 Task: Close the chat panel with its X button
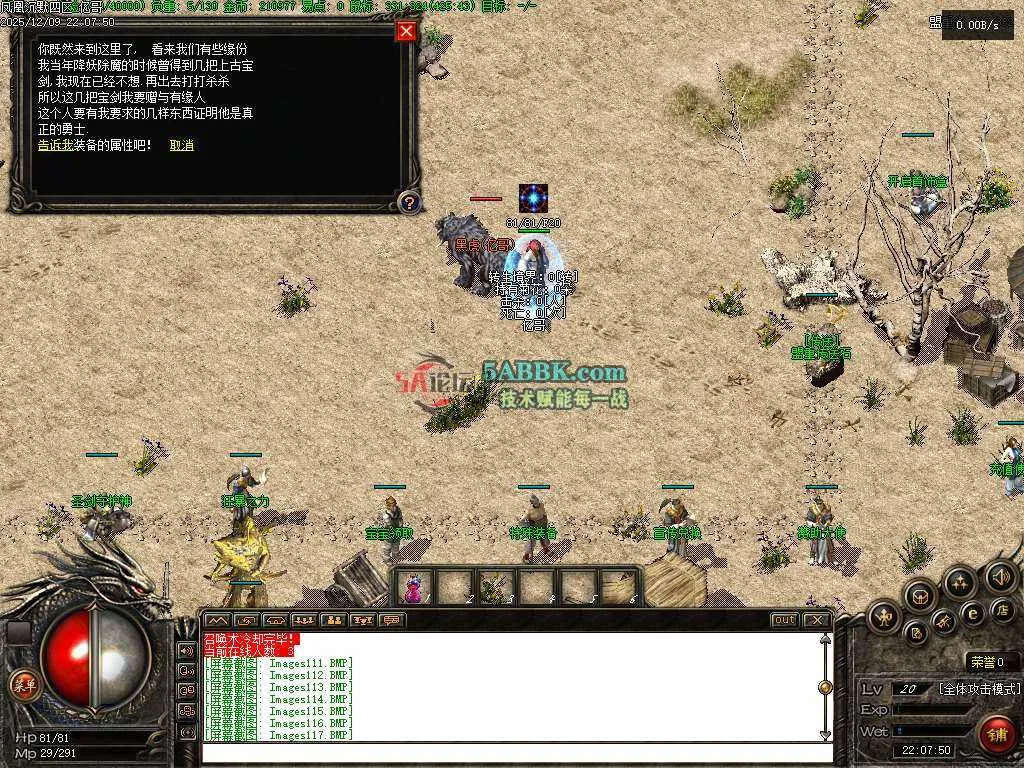[x=817, y=620]
